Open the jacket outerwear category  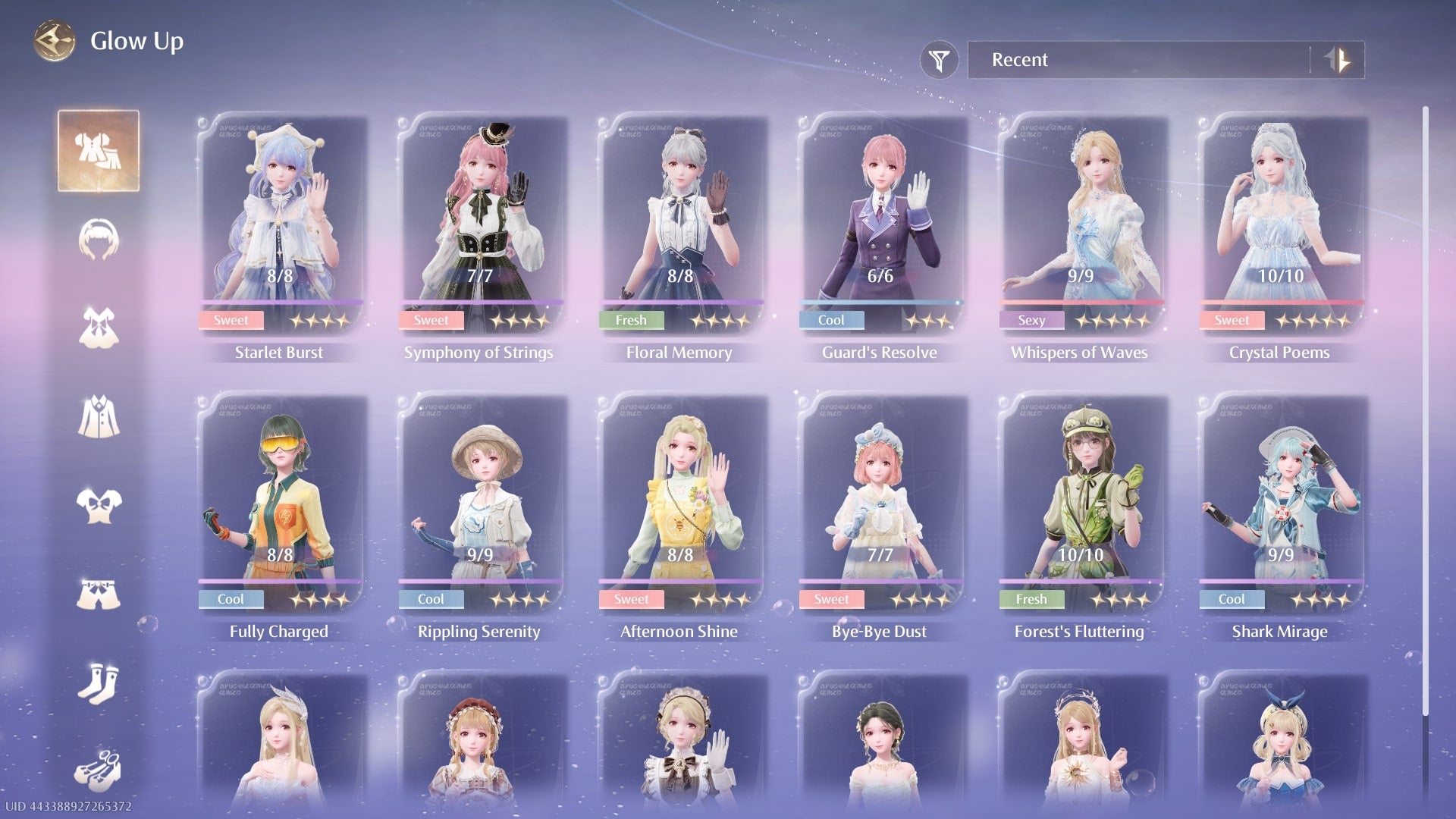pyautogui.click(x=99, y=416)
